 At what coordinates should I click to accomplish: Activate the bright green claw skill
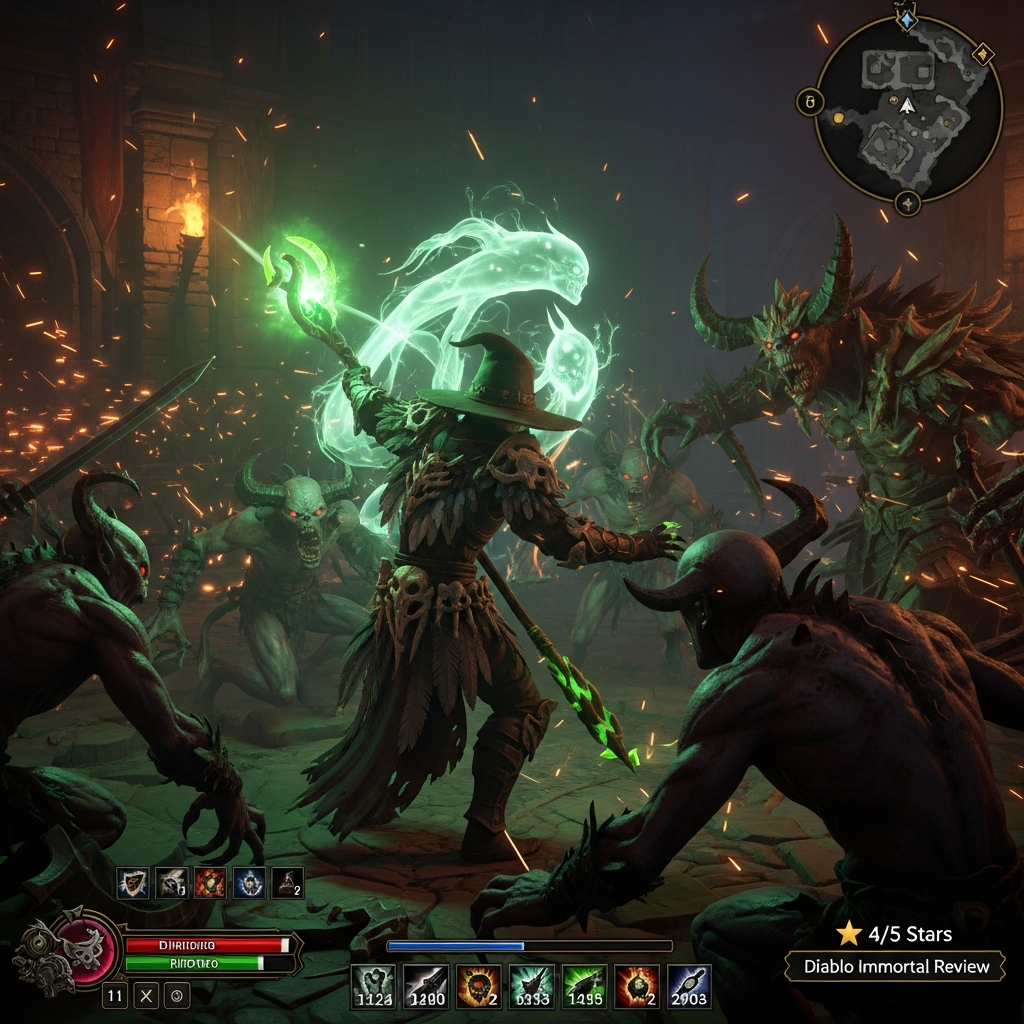pos(584,986)
